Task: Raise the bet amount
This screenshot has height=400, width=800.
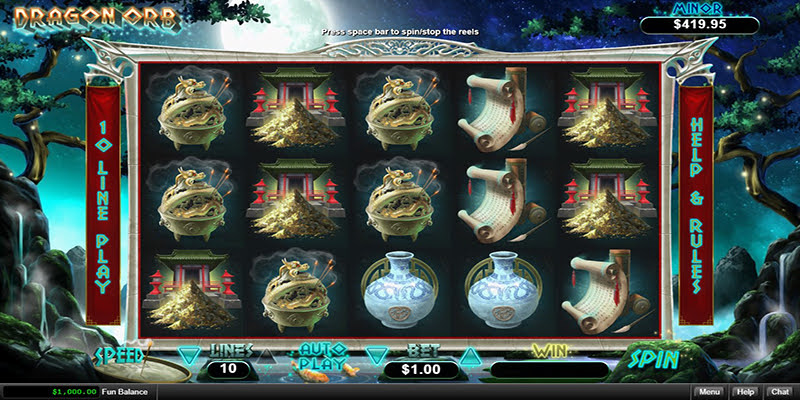Action: tap(468, 354)
